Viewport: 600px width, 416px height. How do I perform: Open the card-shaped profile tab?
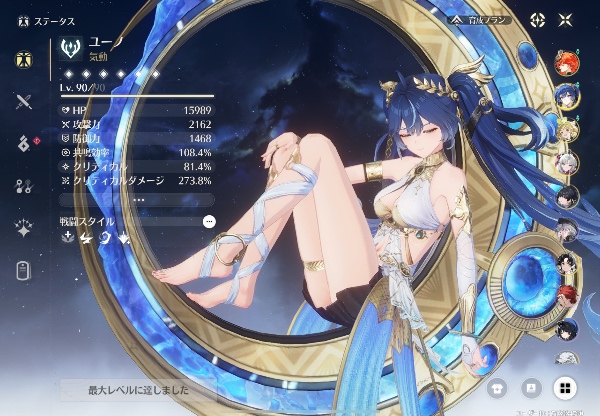click(23, 269)
